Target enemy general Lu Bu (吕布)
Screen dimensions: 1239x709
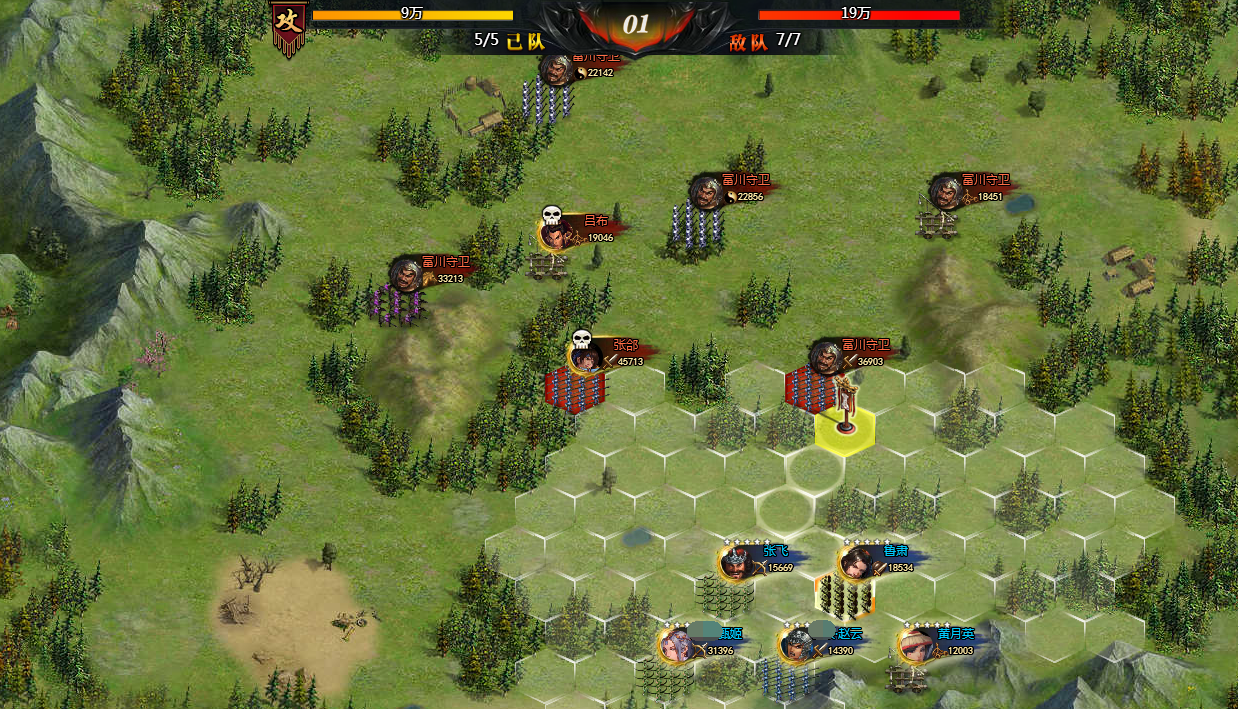point(548,264)
